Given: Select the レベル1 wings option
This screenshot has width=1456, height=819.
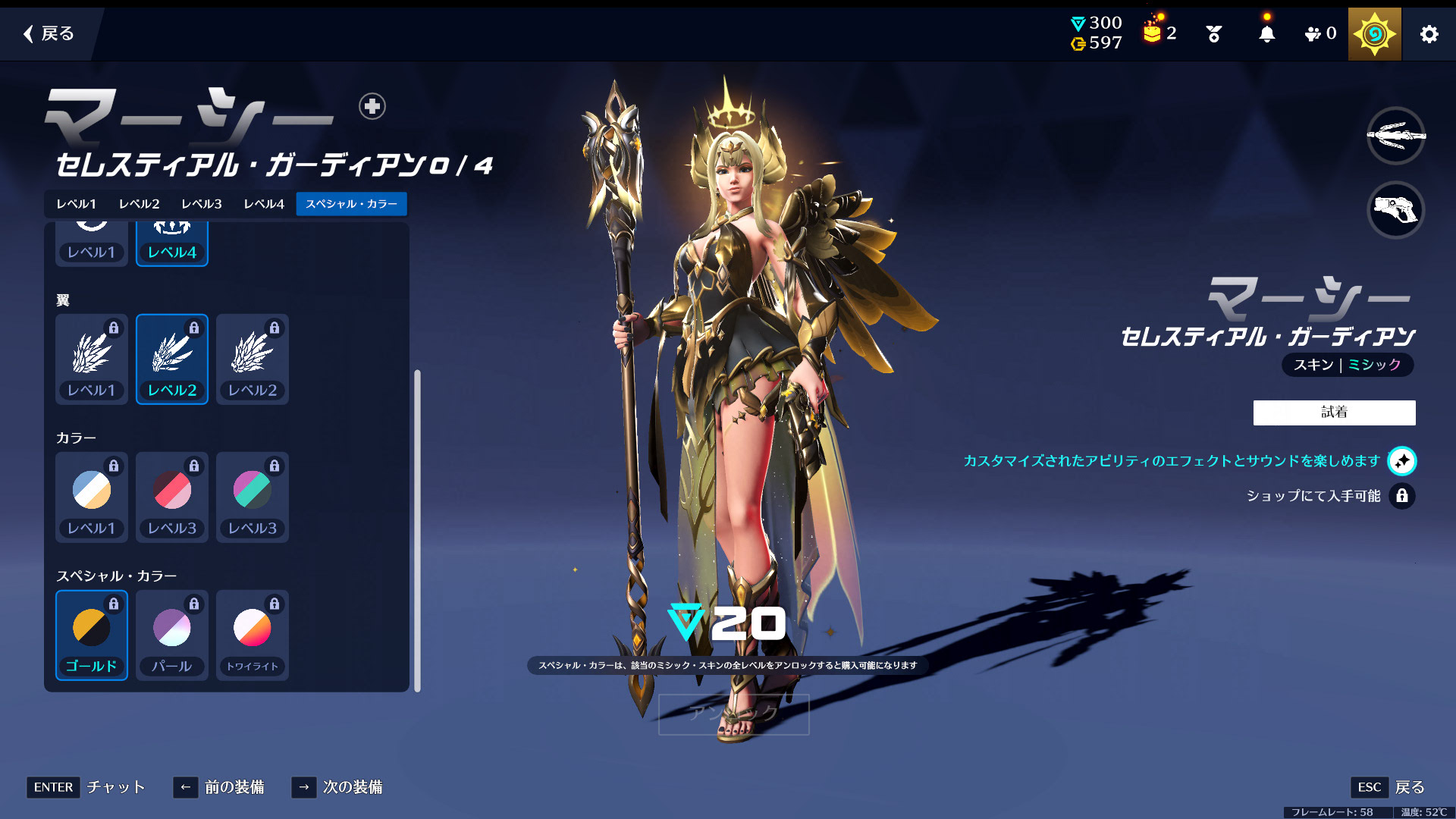Looking at the screenshot, I should coord(92,359).
